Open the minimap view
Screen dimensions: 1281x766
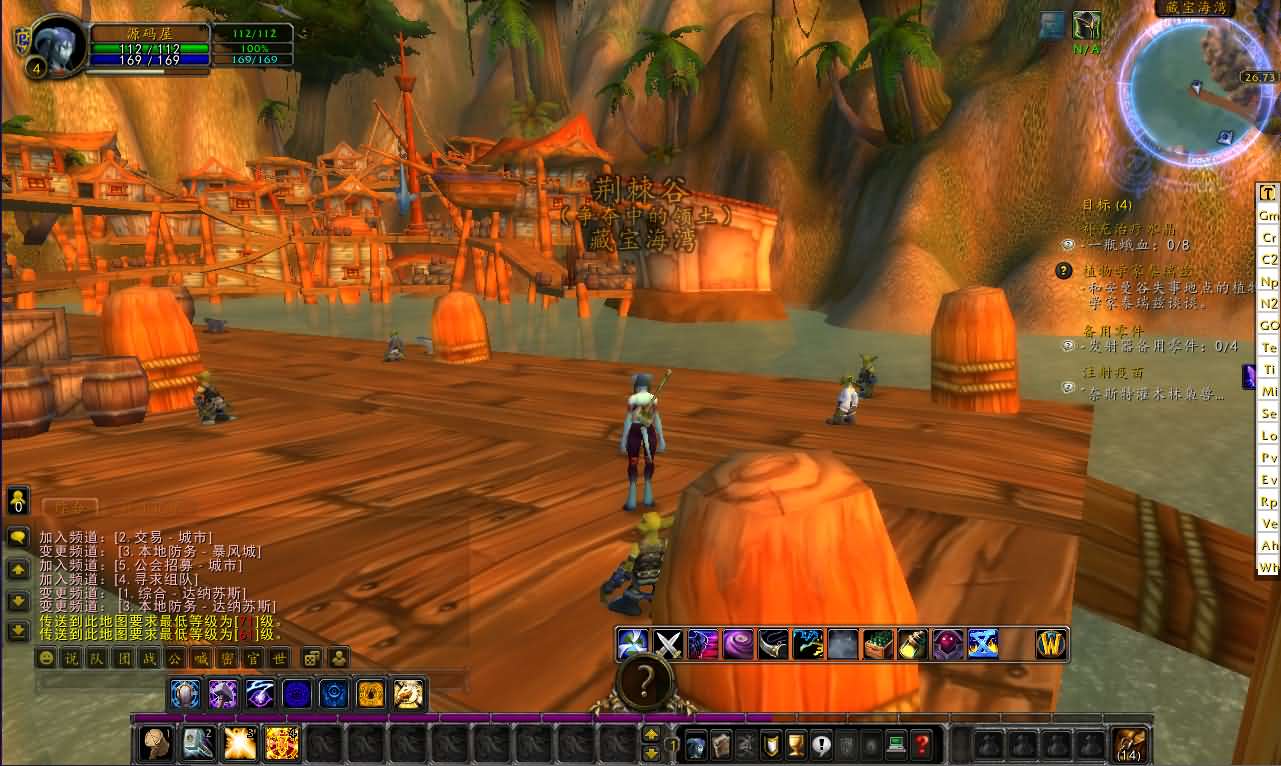[1193, 91]
